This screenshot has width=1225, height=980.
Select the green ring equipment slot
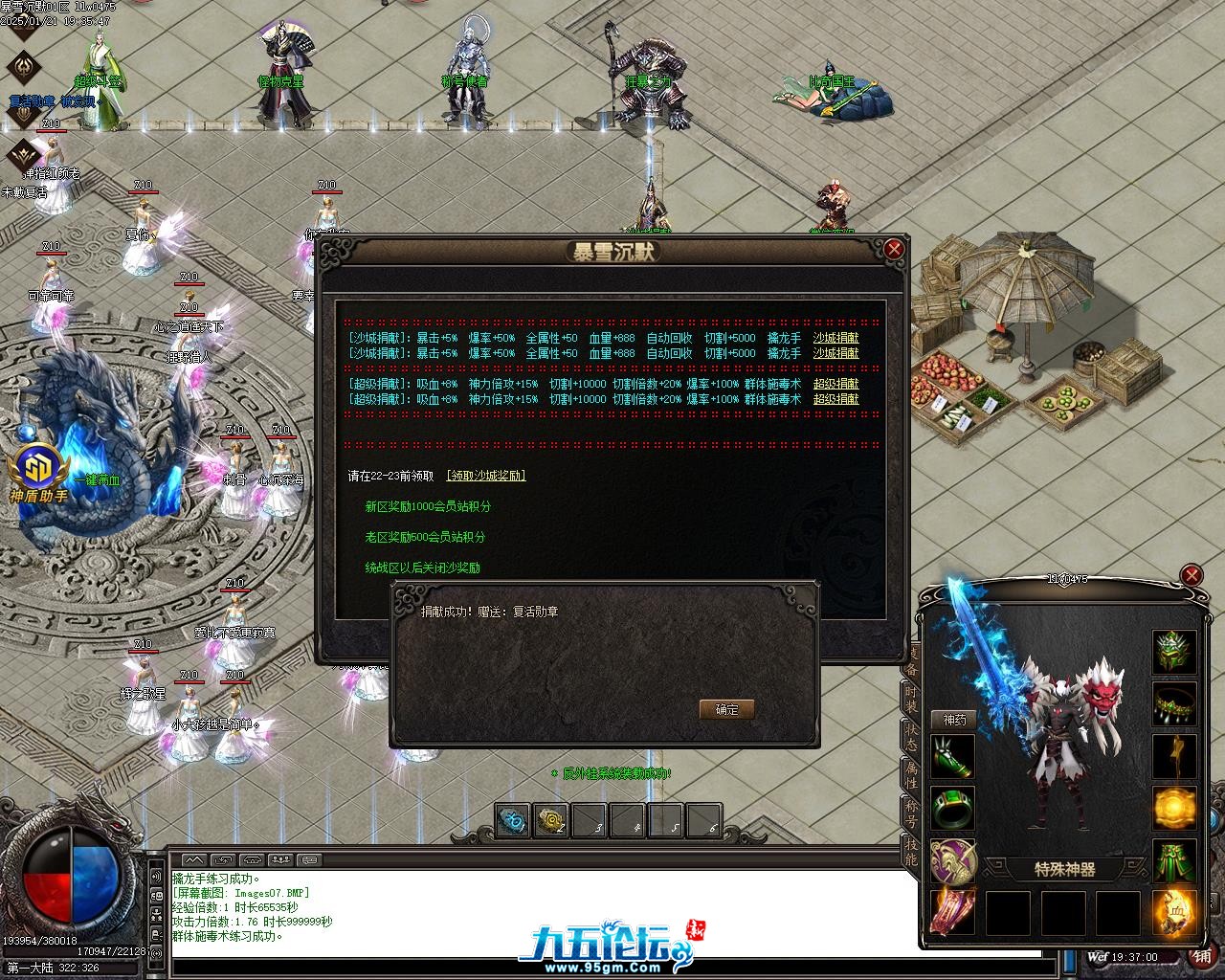click(952, 809)
